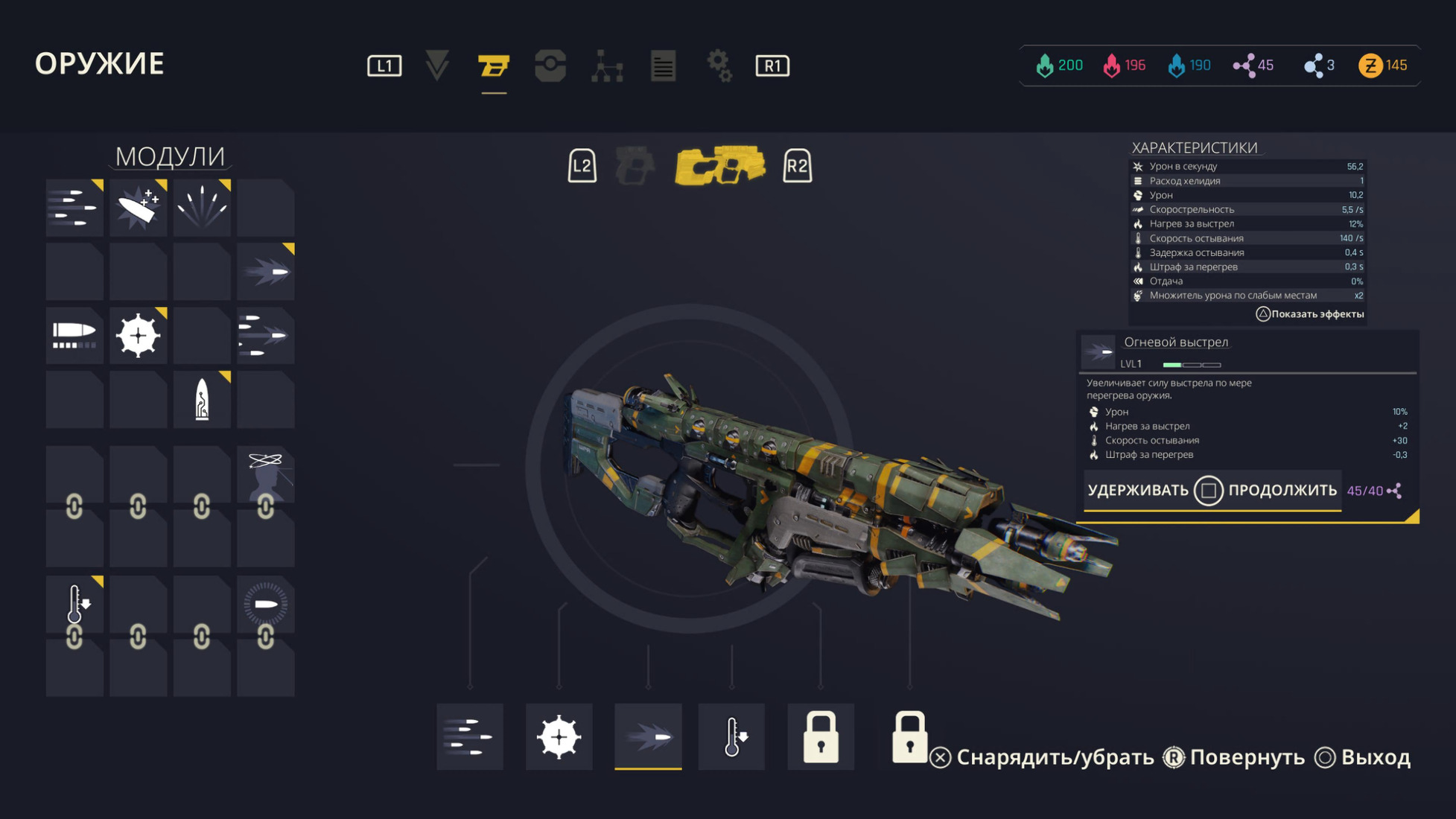Show effects via Показать эффекты
1456x819 pixels.
point(1310,314)
